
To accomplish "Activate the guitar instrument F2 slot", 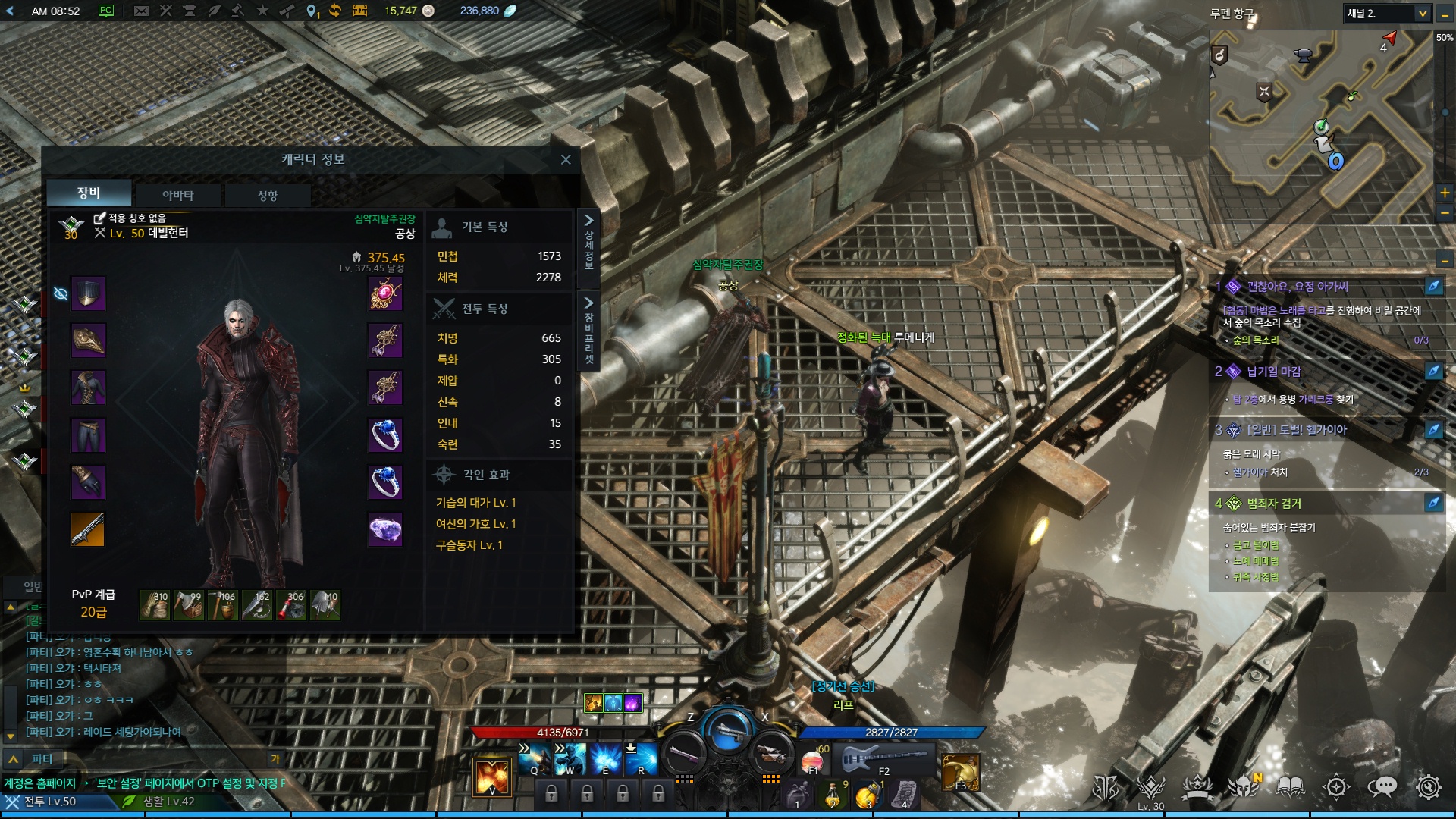I will click(883, 758).
